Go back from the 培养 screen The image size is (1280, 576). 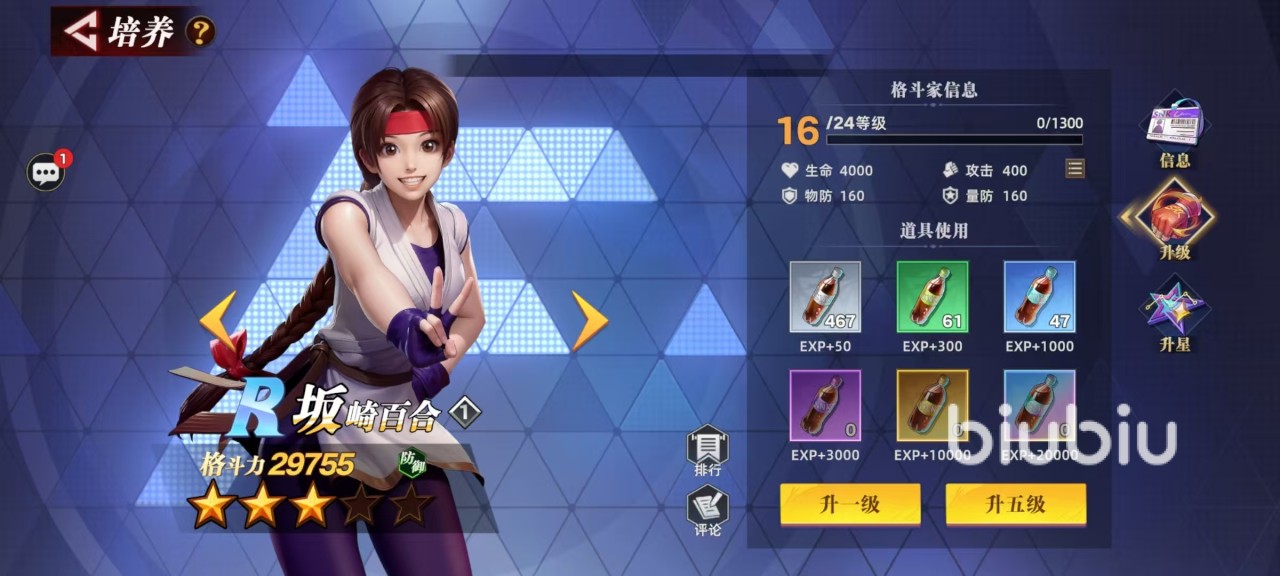coord(82,31)
